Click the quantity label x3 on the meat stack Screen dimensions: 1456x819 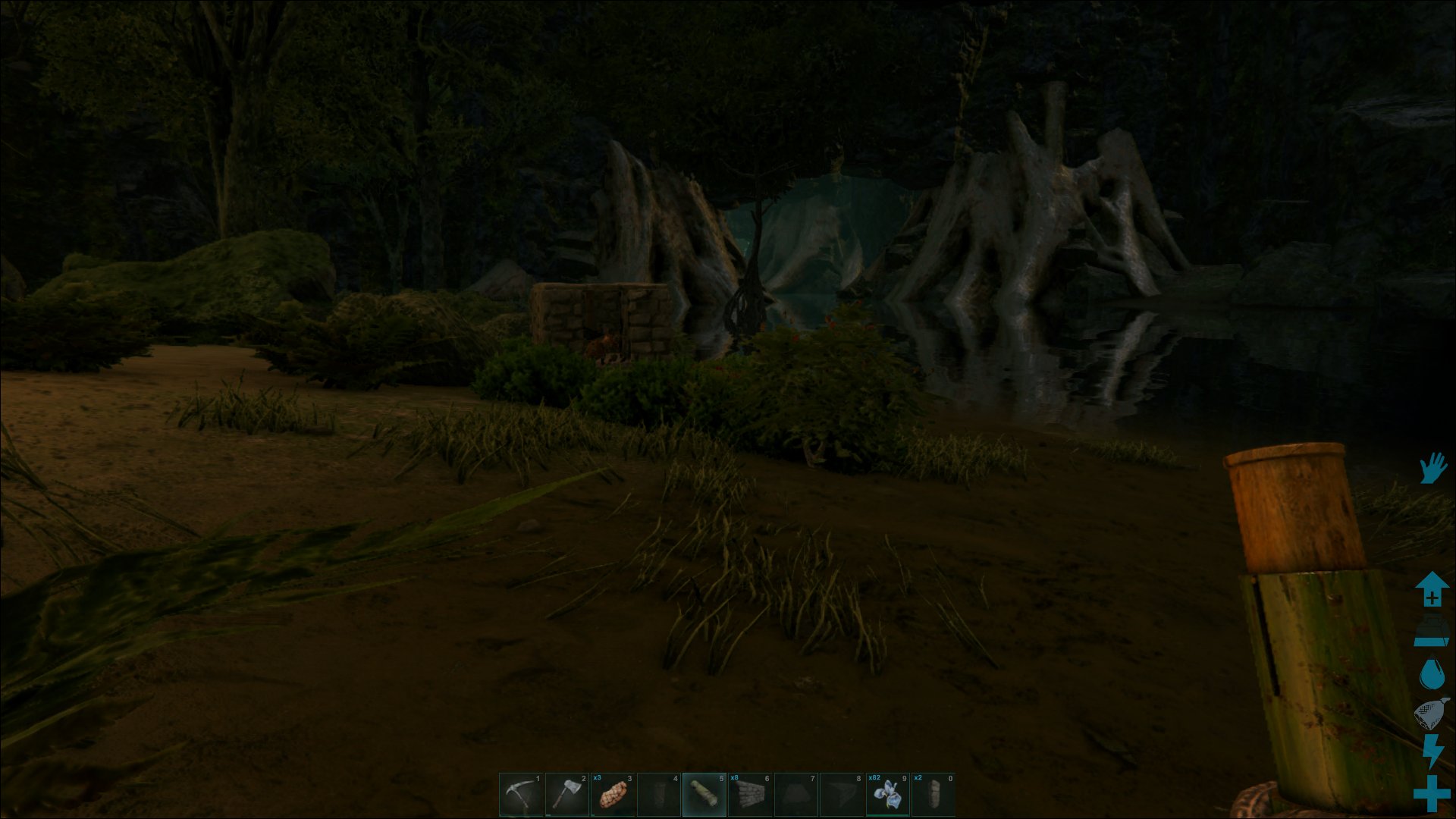[597, 778]
